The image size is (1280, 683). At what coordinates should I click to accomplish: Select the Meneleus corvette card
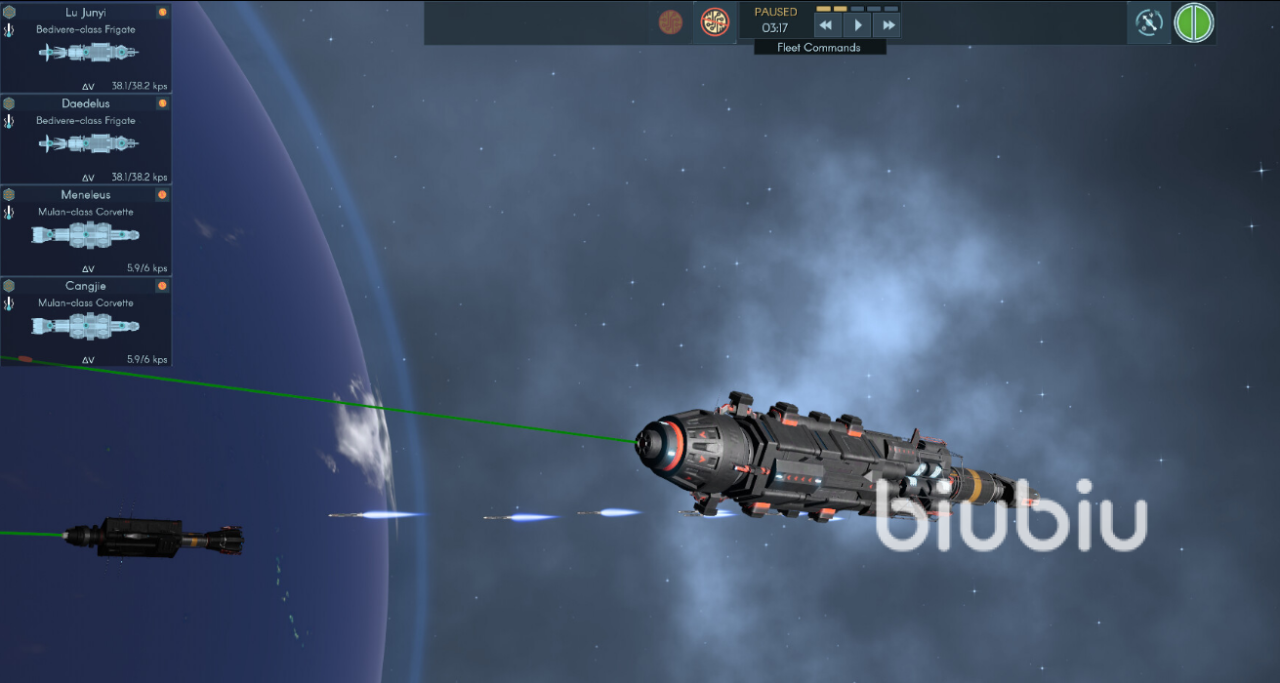pyautogui.click(x=86, y=233)
